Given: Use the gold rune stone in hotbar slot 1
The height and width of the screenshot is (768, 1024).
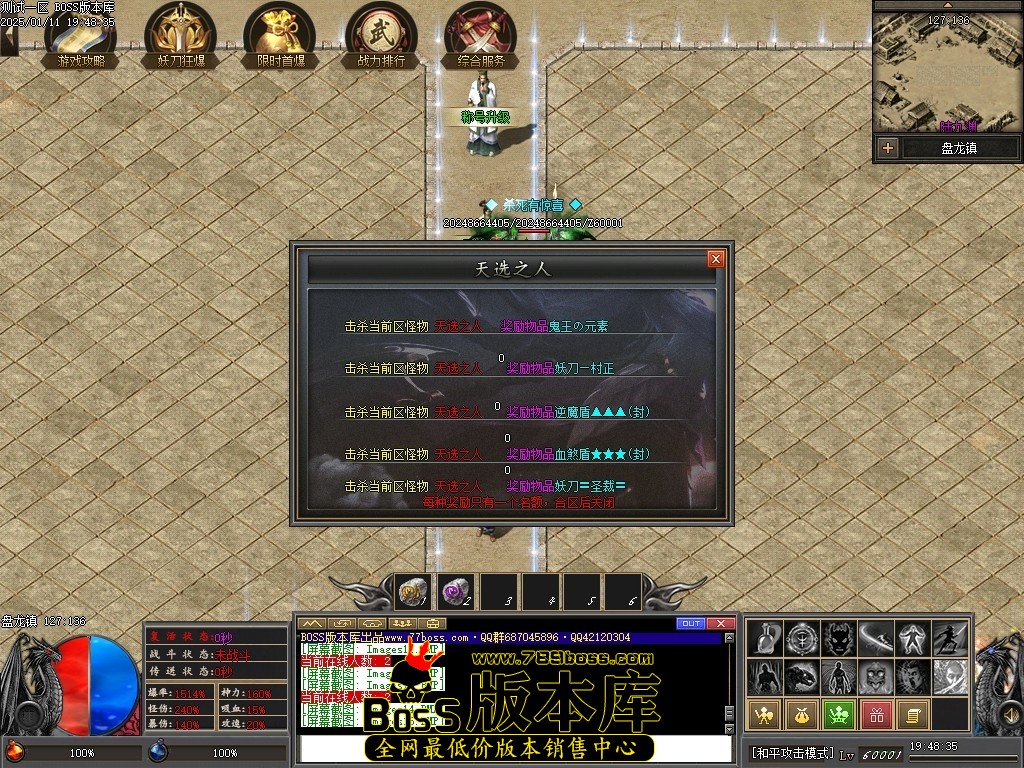Looking at the screenshot, I should pos(413,592).
